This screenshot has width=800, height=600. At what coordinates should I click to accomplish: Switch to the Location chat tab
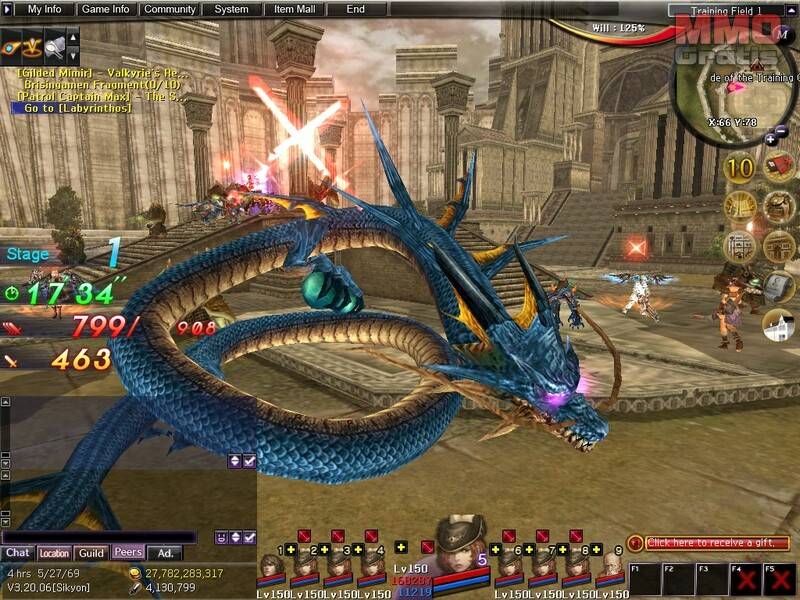point(54,553)
